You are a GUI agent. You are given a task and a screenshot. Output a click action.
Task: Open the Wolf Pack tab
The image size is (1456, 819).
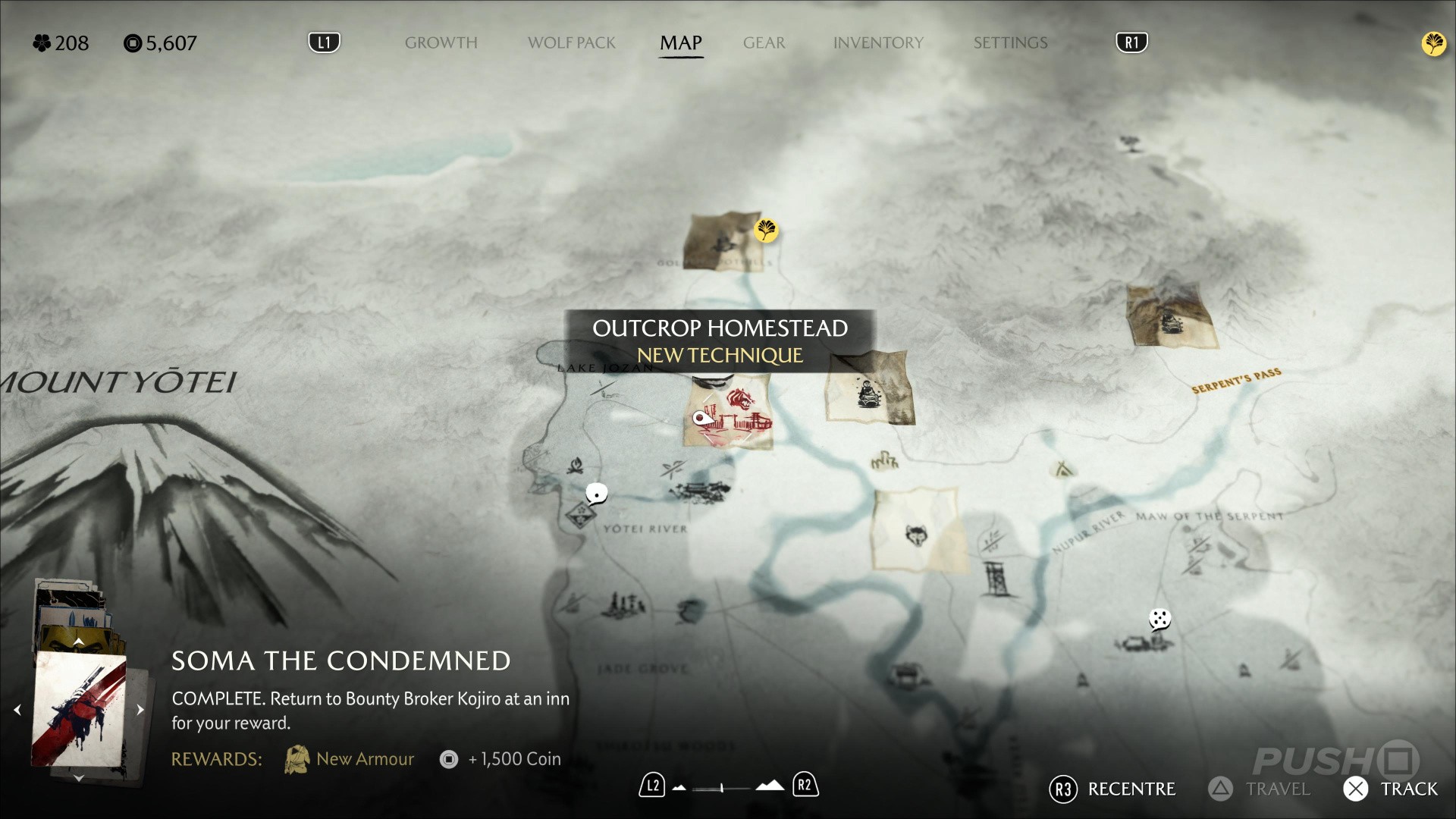(x=571, y=43)
